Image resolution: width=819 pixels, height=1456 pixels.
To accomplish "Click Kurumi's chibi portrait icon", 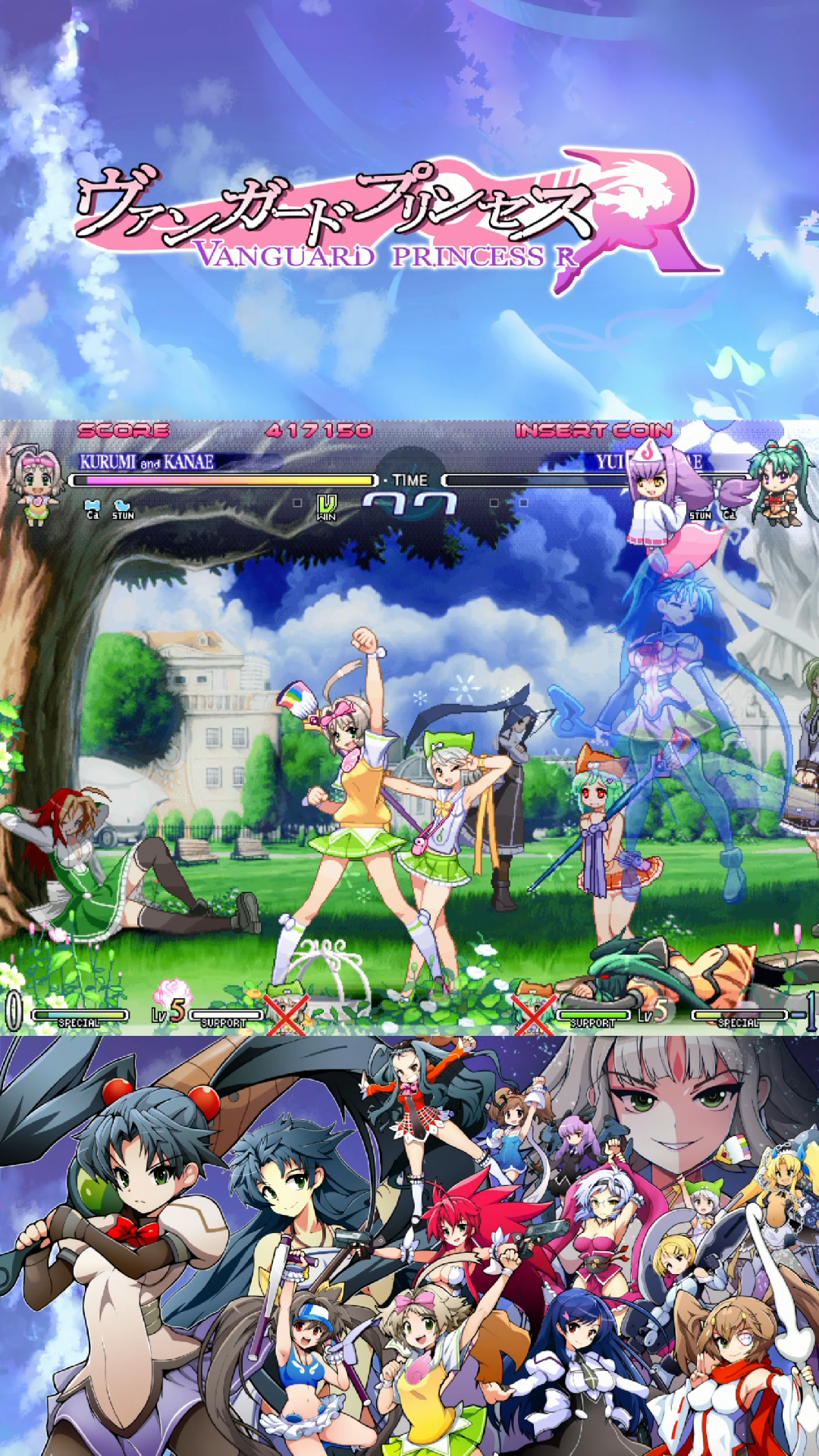I will point(36,485).
